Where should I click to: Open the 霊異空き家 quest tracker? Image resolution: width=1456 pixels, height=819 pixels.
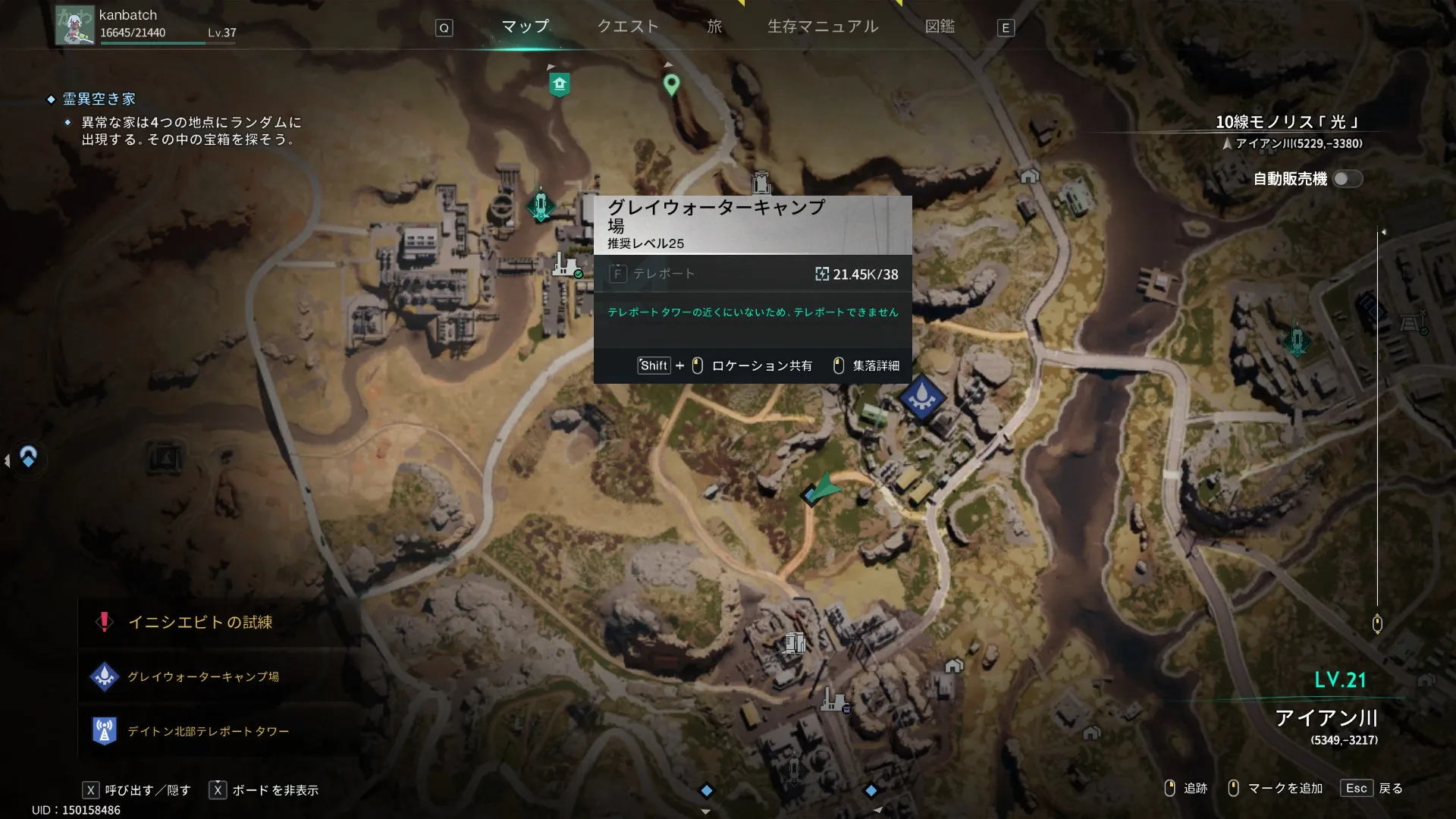pos(99,99)
